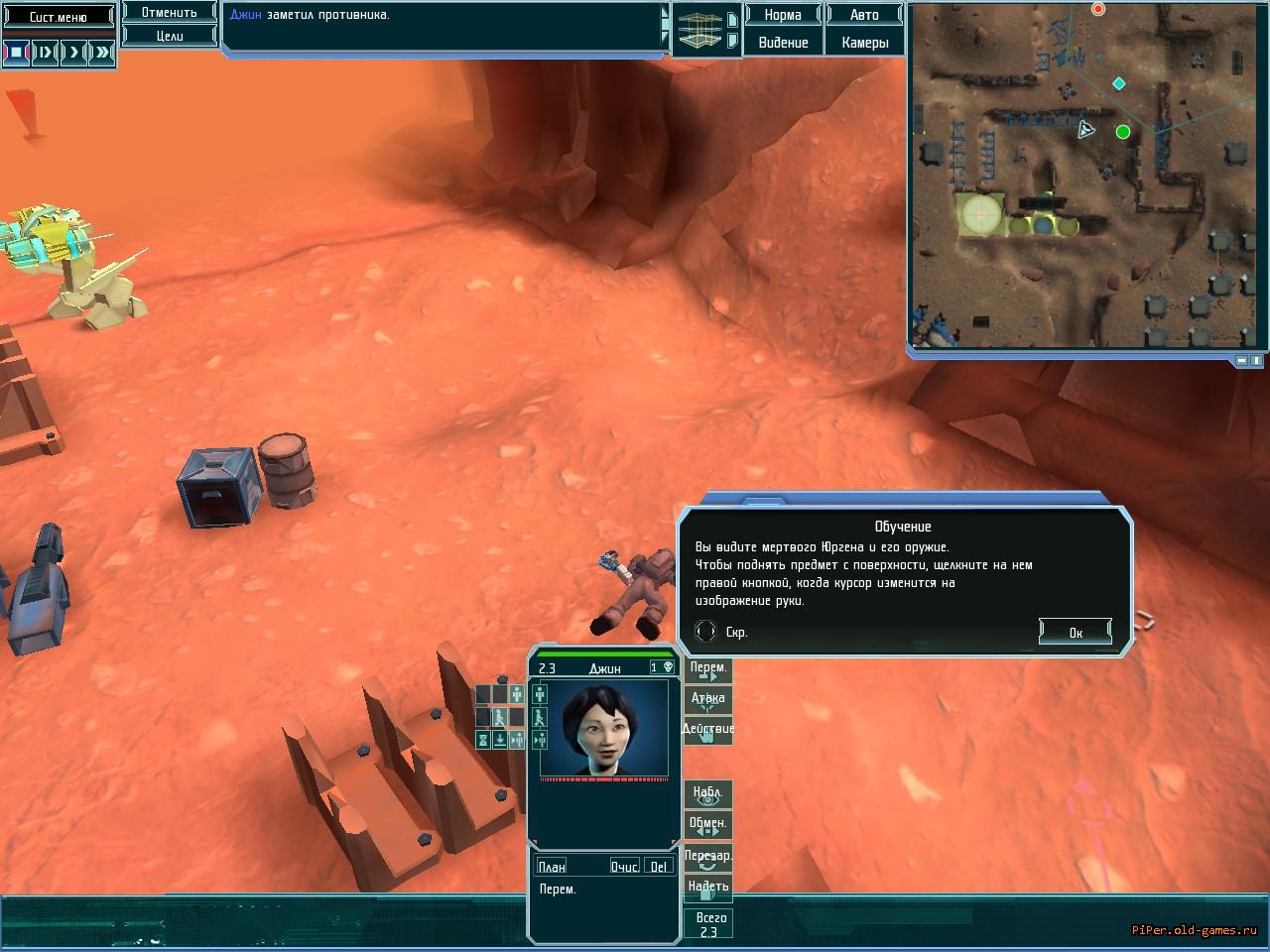This screenshot has width=1270, height=952.
Task: Open the Камеры cameras option
Action: pos(864,43)
